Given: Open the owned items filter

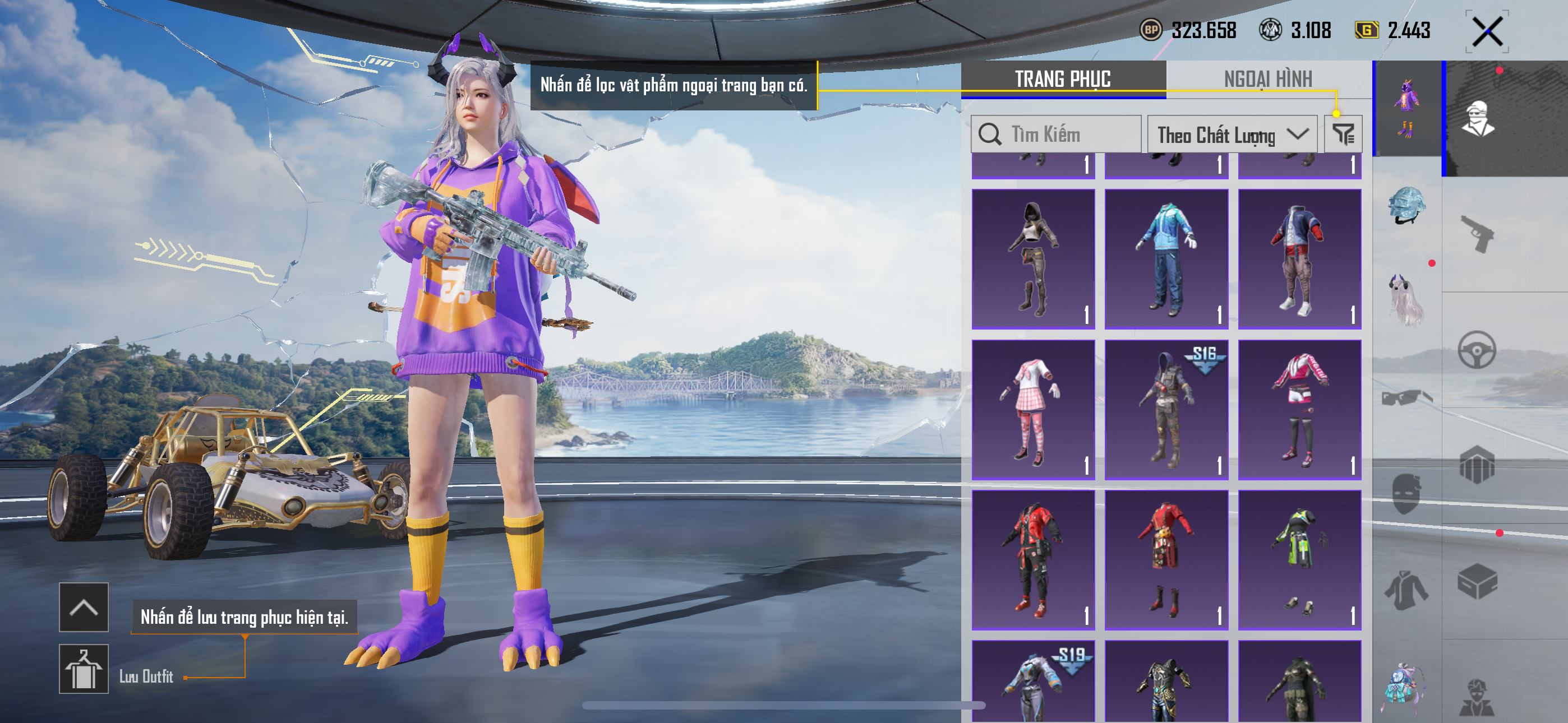Looking at the screenshot, I should [1343, 134].
